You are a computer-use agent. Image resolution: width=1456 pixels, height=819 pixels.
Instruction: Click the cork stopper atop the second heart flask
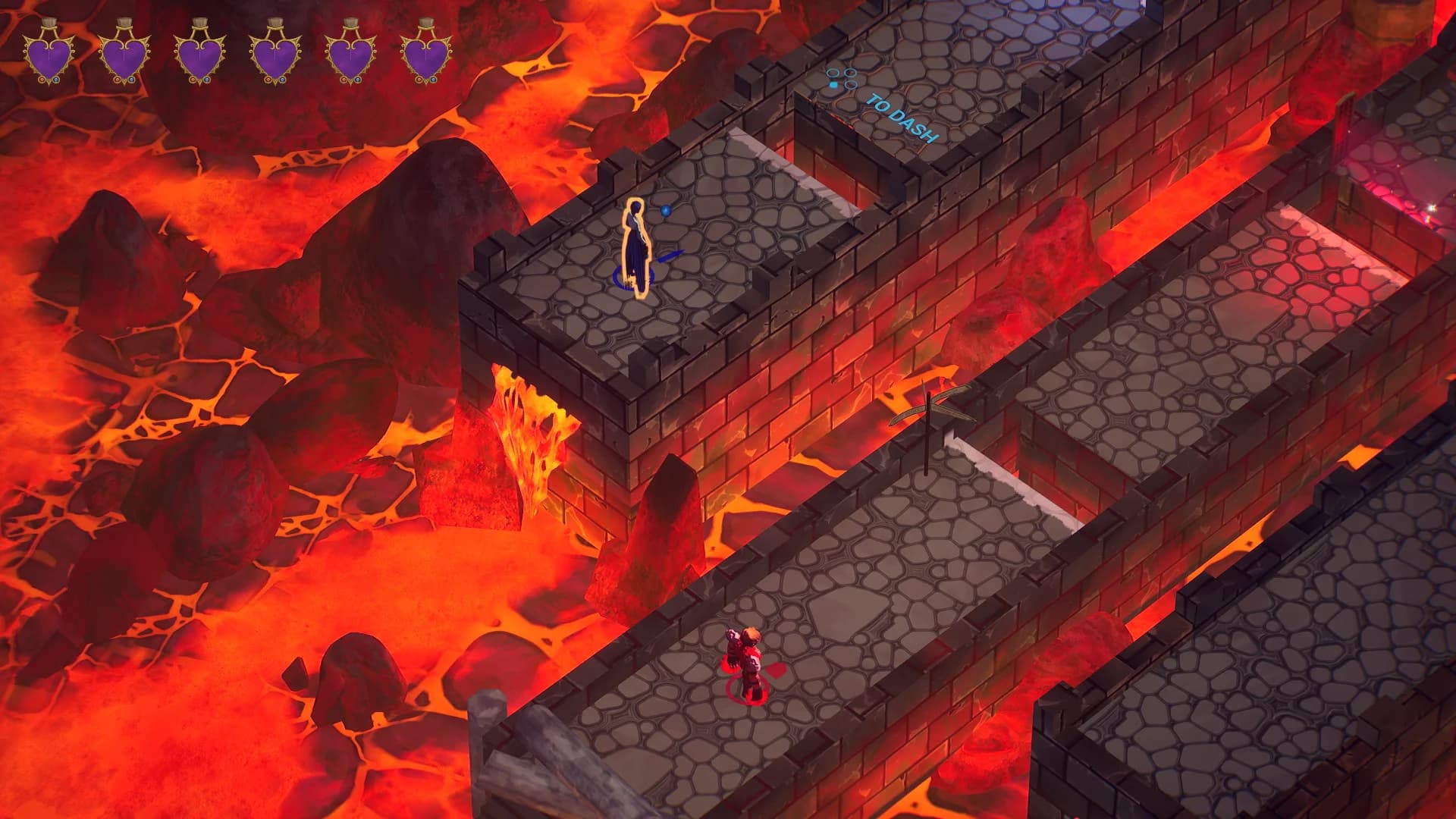coord(126,21)
